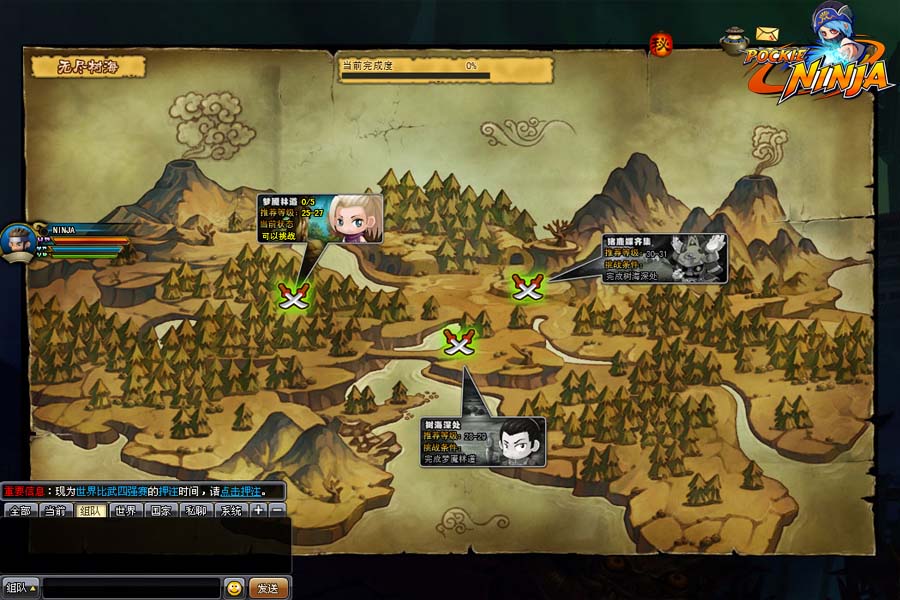Open the clay pot icon

[x=734, y=40]
